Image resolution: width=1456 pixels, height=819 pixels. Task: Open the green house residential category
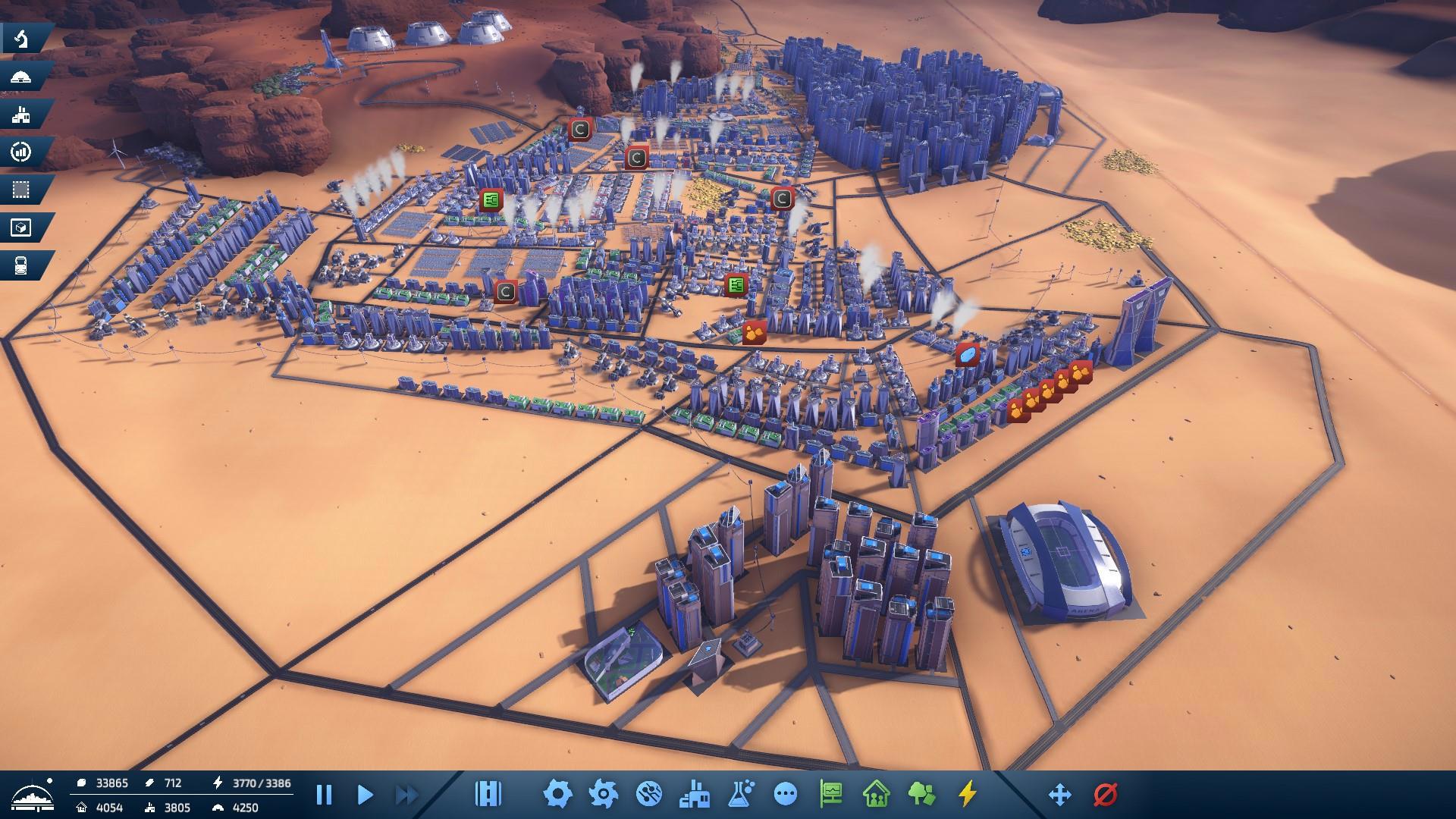pyautogui.click(x=877, y=794)
